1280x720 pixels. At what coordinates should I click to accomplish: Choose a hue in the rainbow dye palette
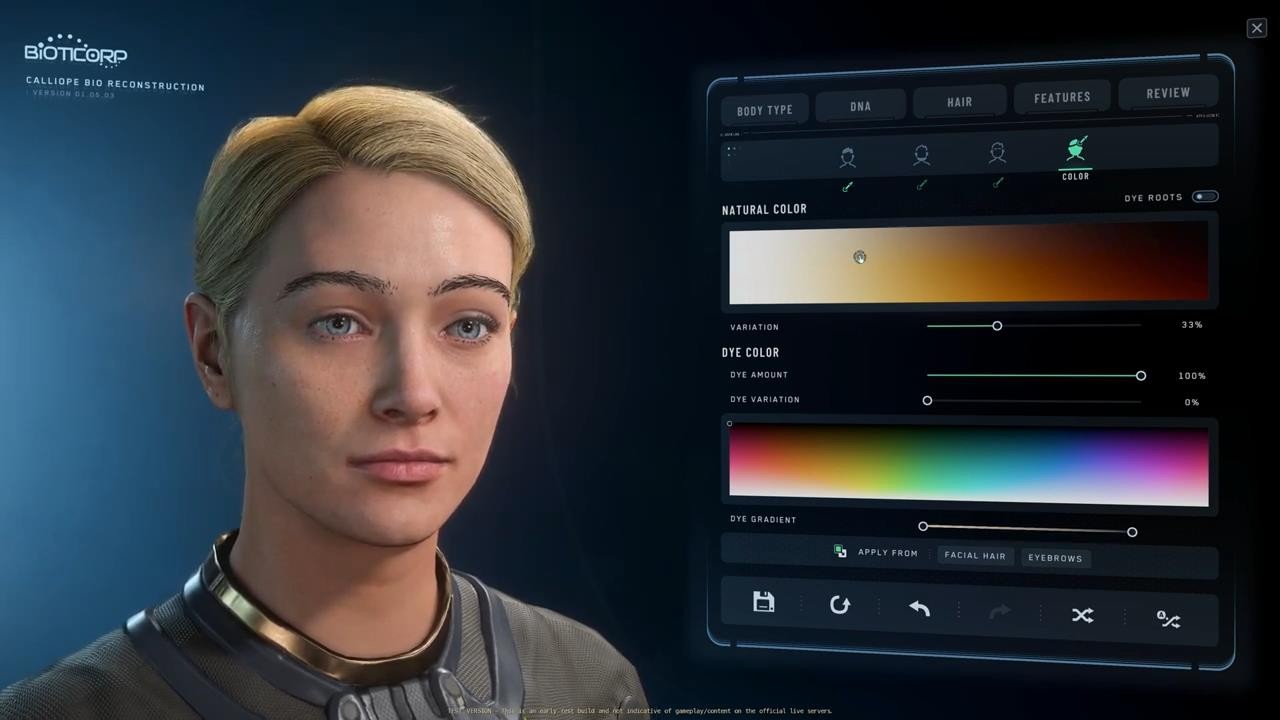coord(968,464)
